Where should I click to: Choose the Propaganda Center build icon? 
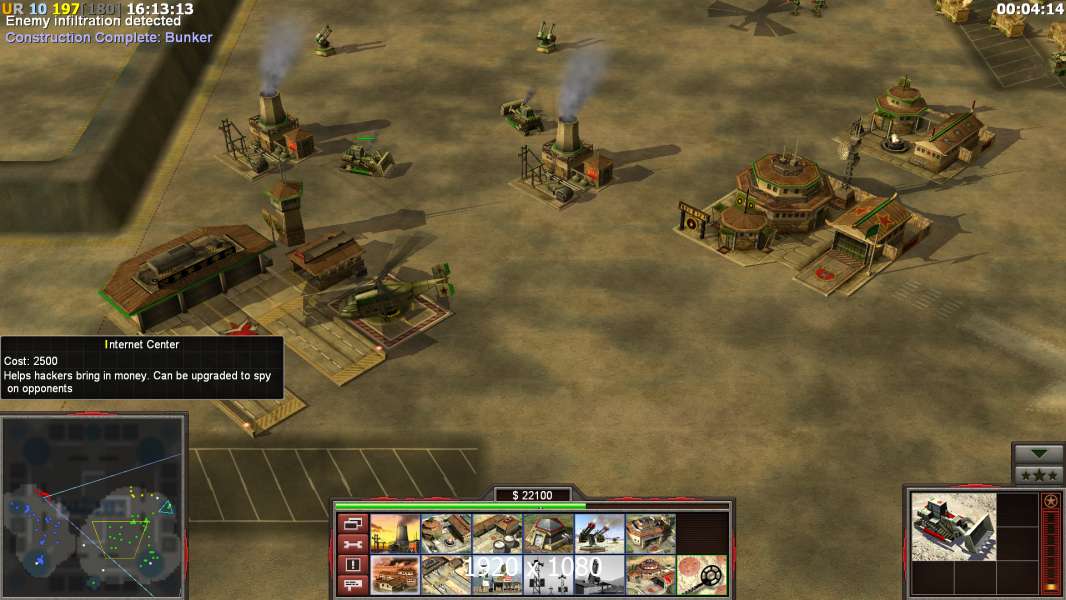point(395,575)
